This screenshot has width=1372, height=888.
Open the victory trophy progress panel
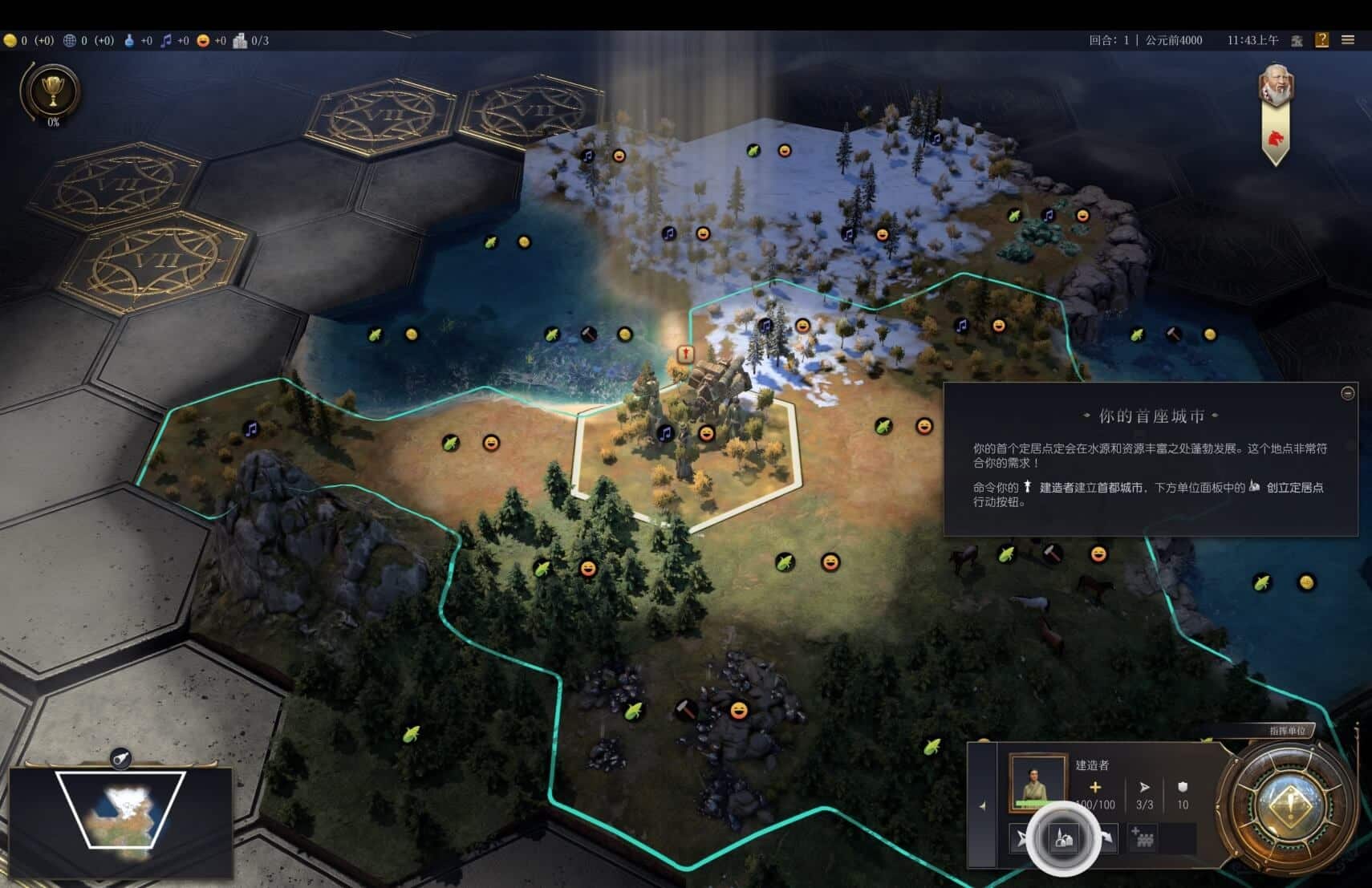(x=53, y=91)
